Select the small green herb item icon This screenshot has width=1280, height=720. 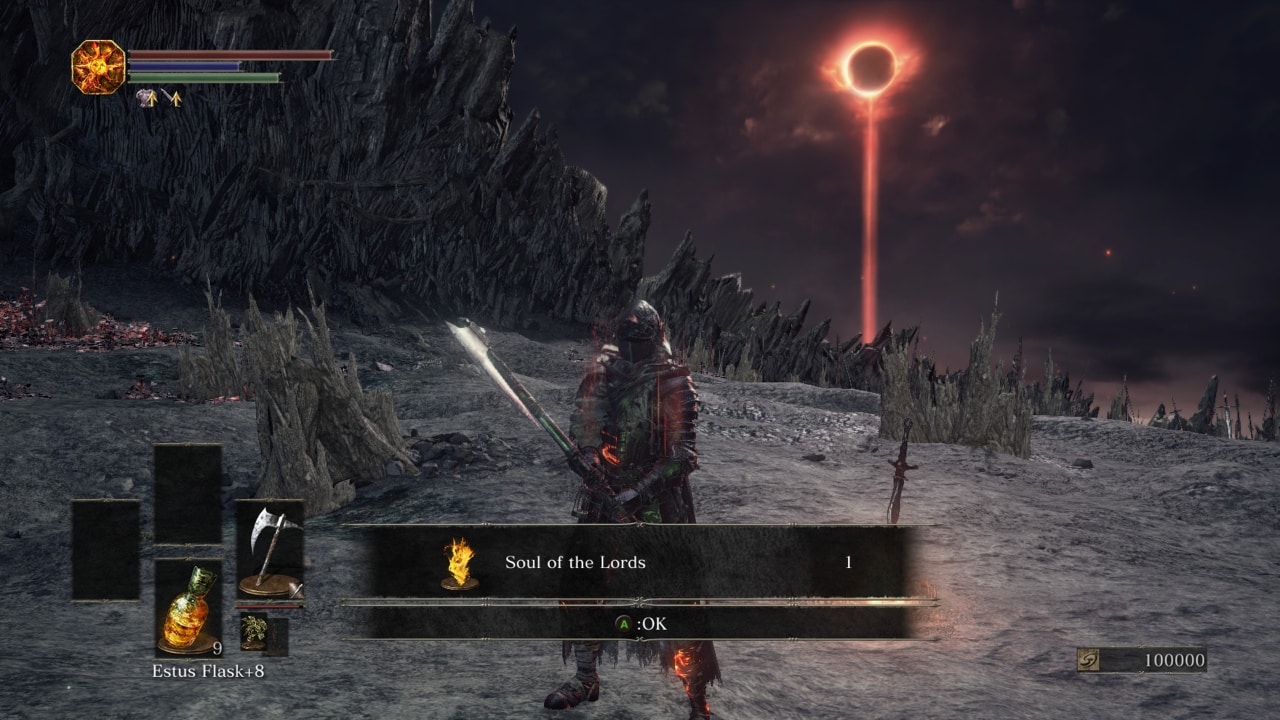252,633
